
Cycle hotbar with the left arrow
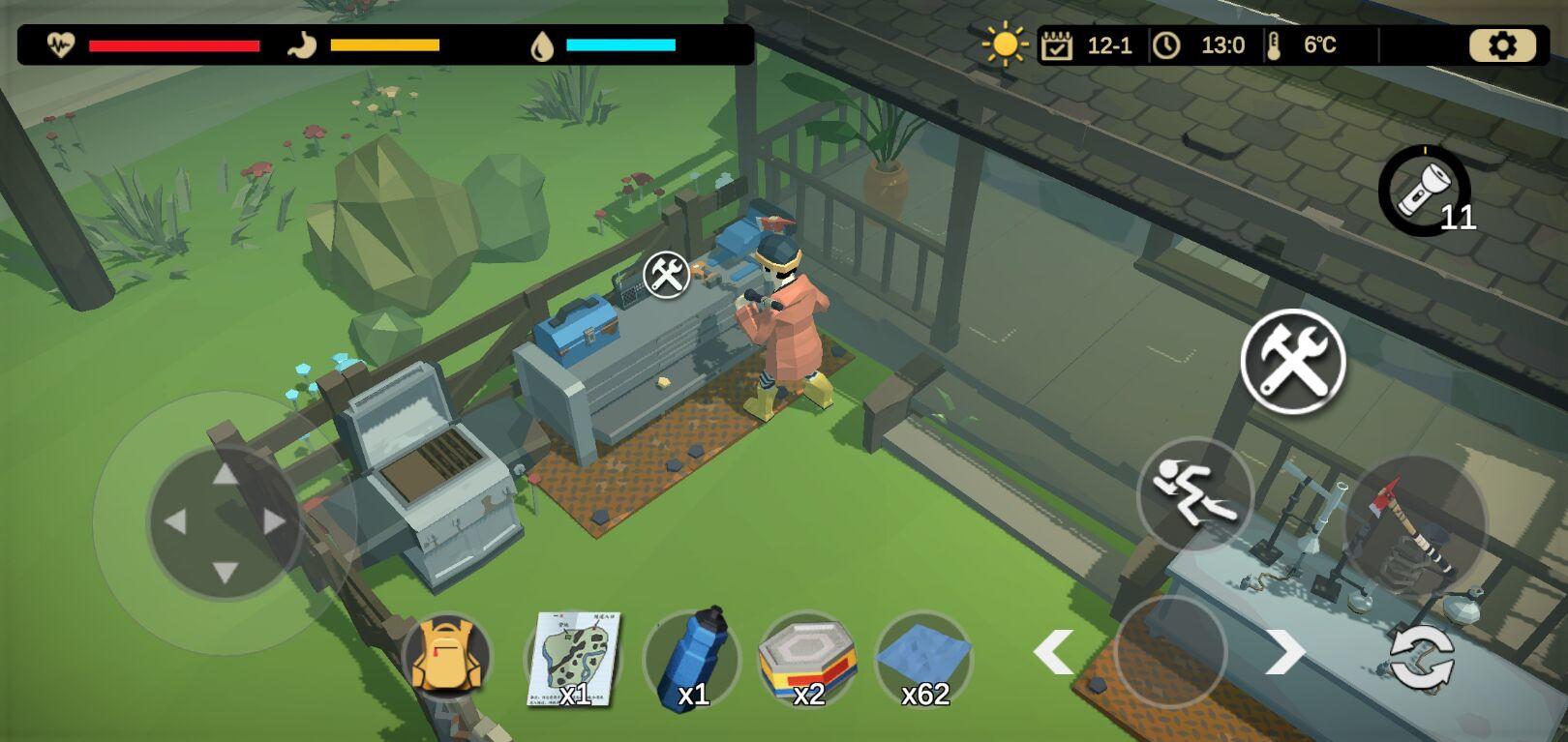tap(1053, 652)
